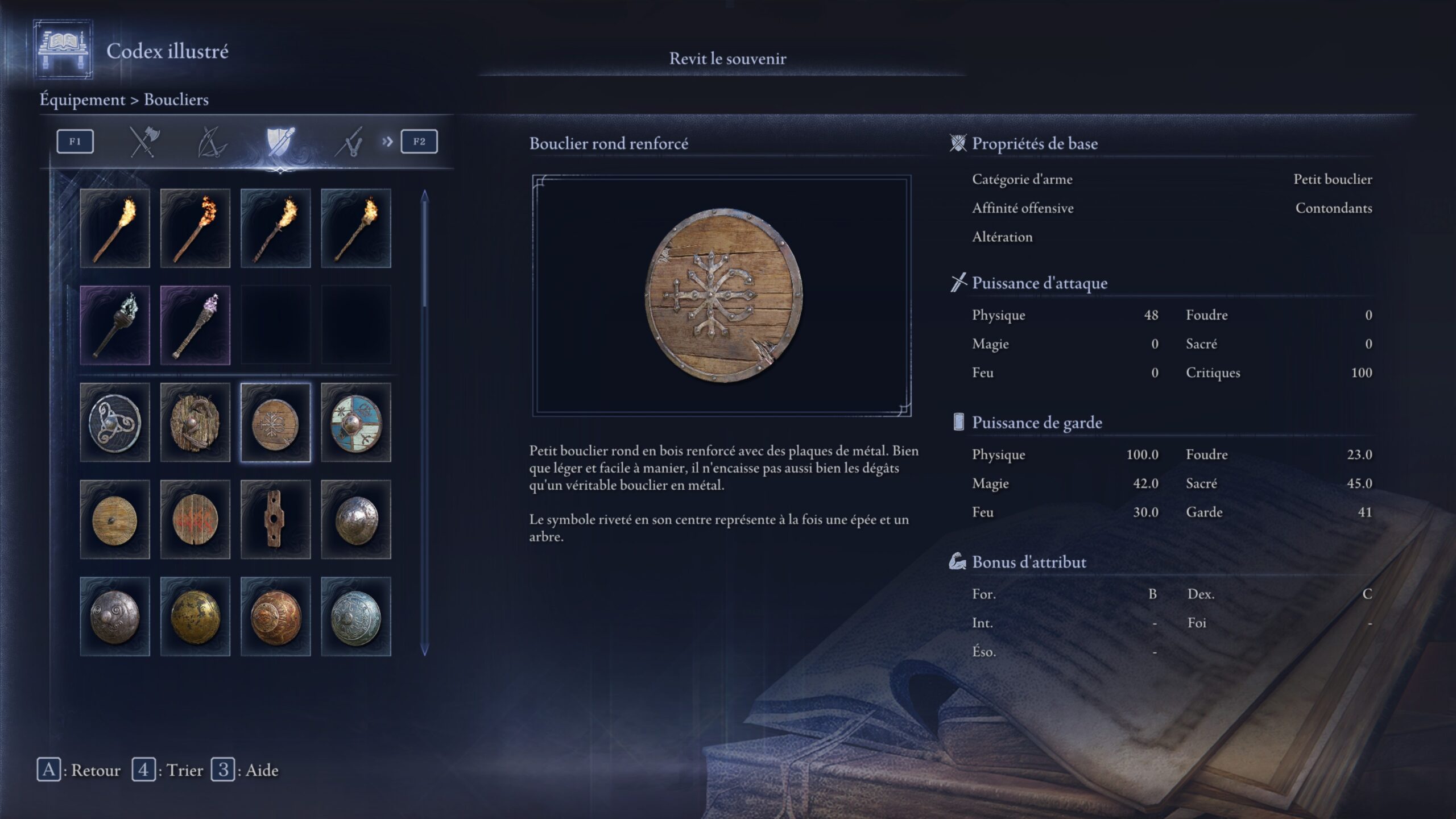Viewport: 1456px width, 819px height.
Task: Open the bow weapons tab
Action: click(x=212, y=142)
